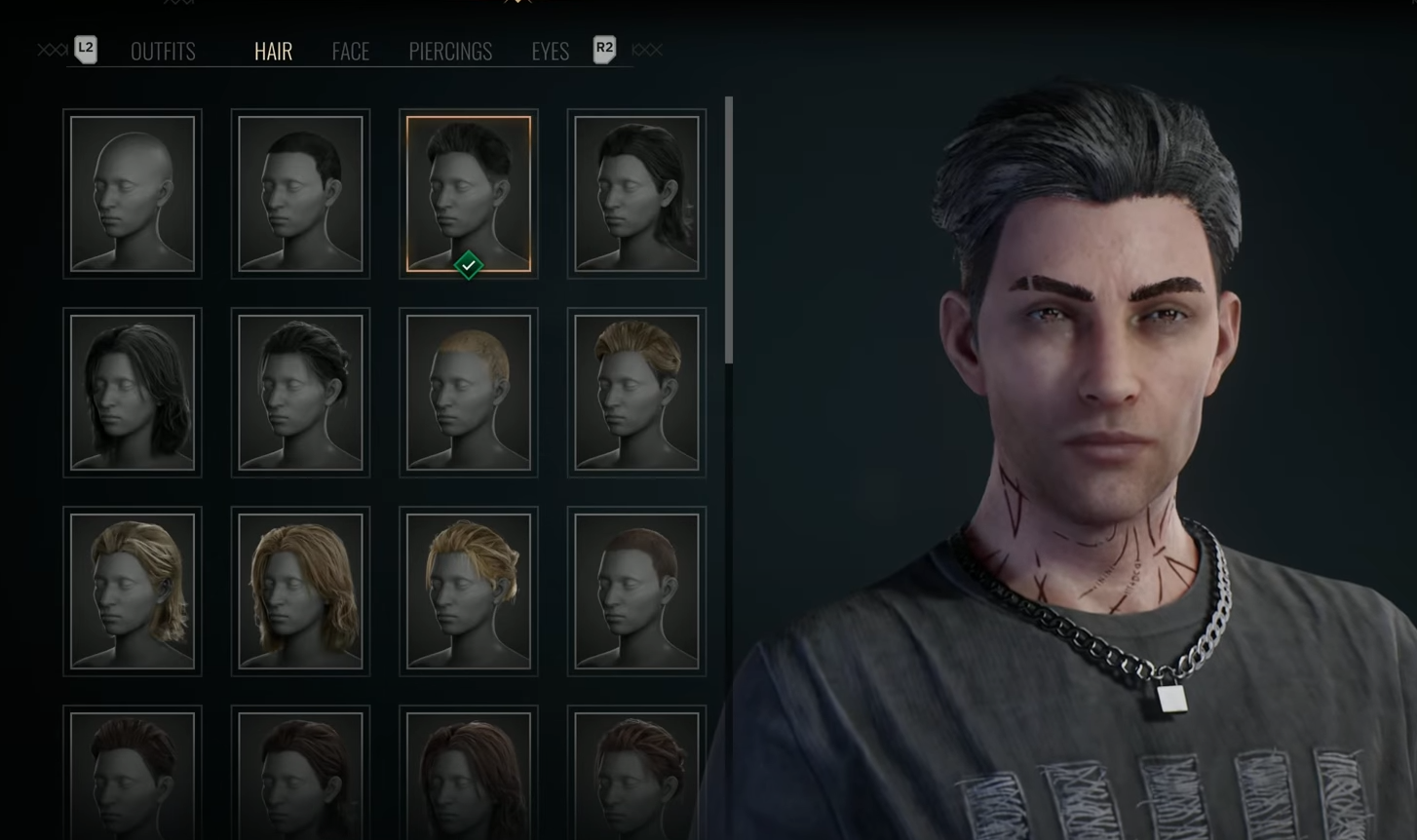
Task: Select the shoulder-length wavy black hair
Action: (x=133, y=393)
